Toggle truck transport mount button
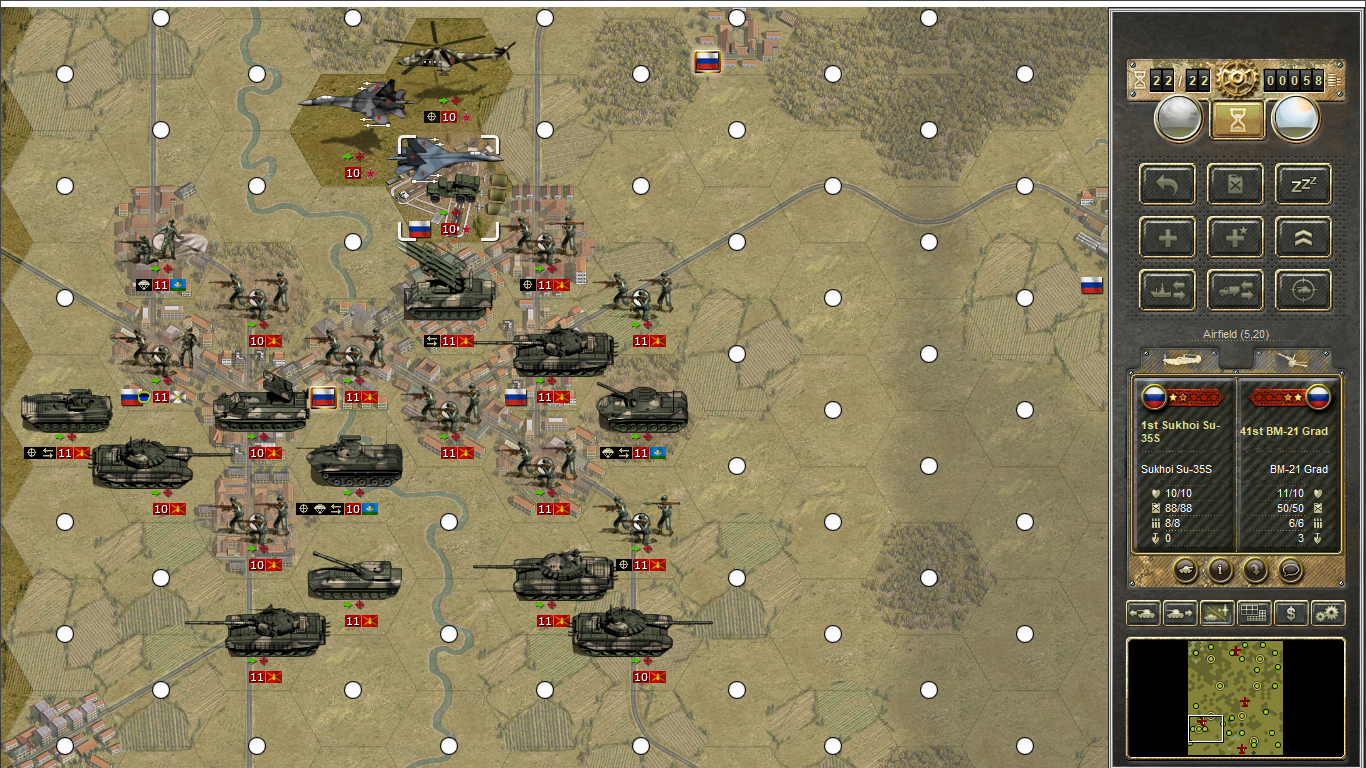 1235,291
